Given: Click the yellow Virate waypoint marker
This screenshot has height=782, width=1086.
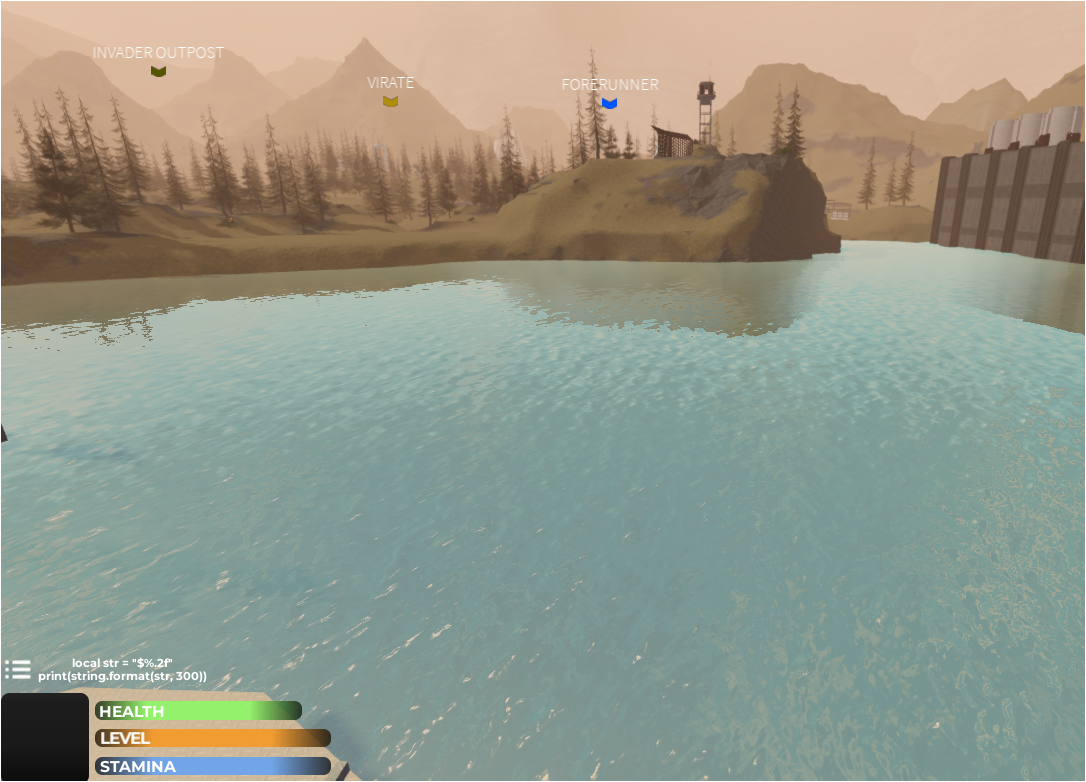Looking at the screenshot, I should 390,101.
